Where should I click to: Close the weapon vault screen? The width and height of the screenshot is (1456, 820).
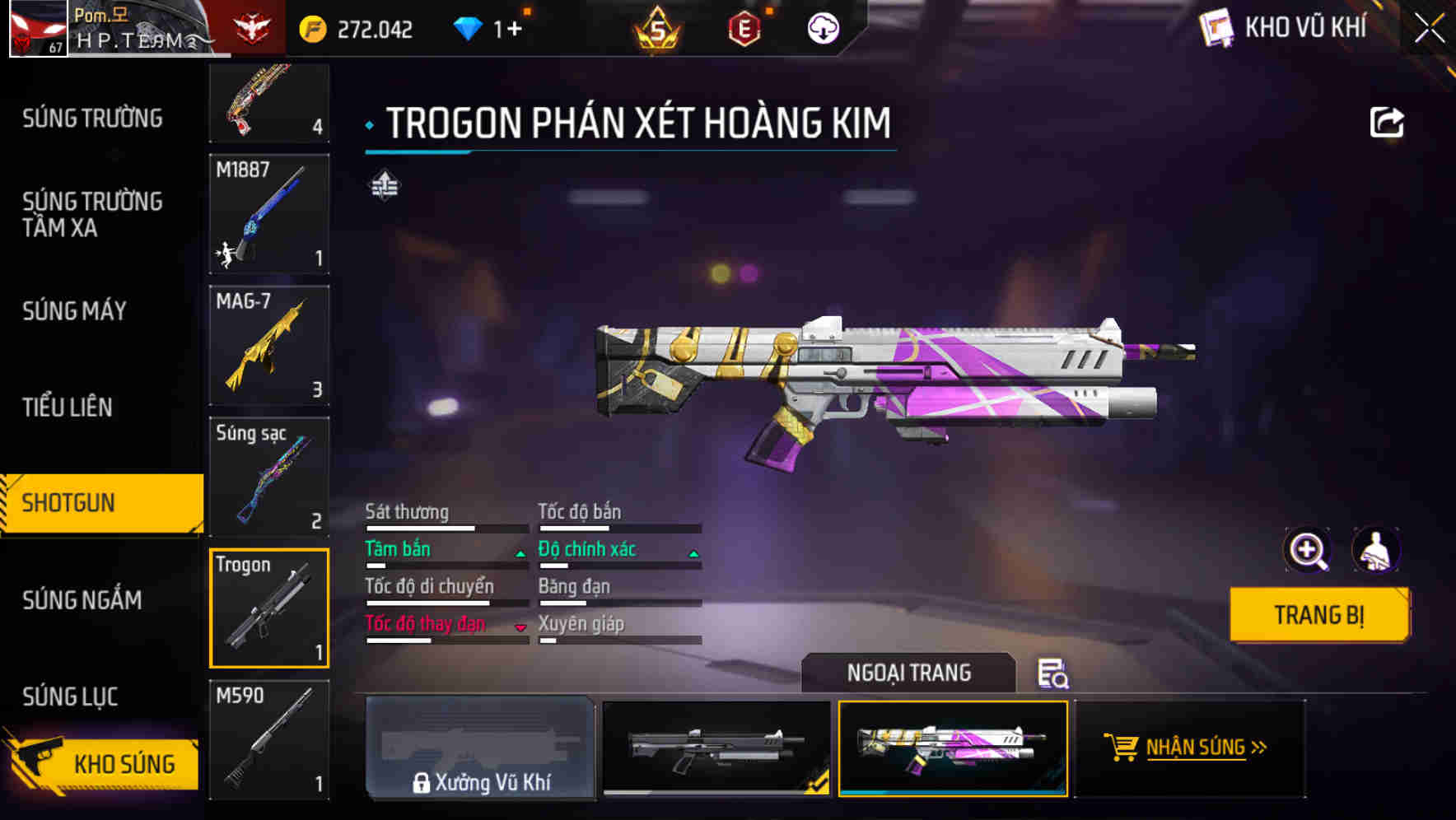click(x=1429, y=29)
